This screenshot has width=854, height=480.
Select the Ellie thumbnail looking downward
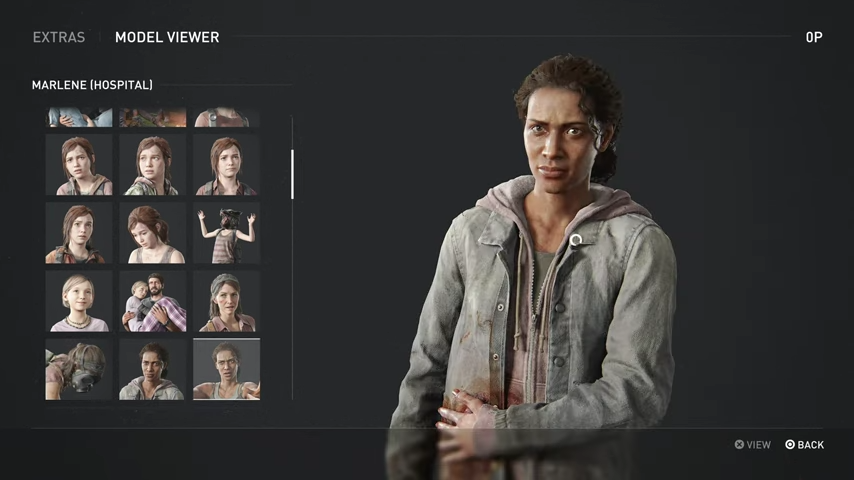click(152, 233)
